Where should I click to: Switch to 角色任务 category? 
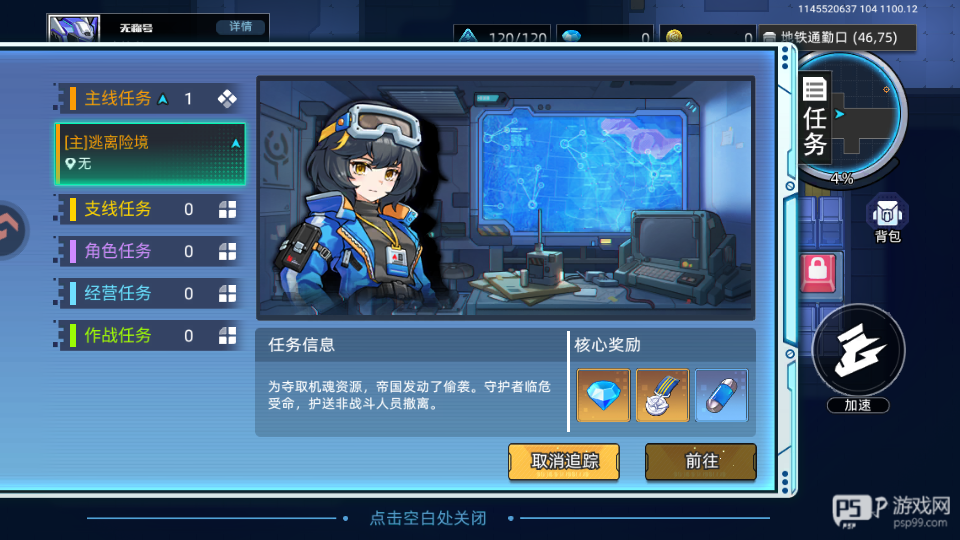(150, 251)
